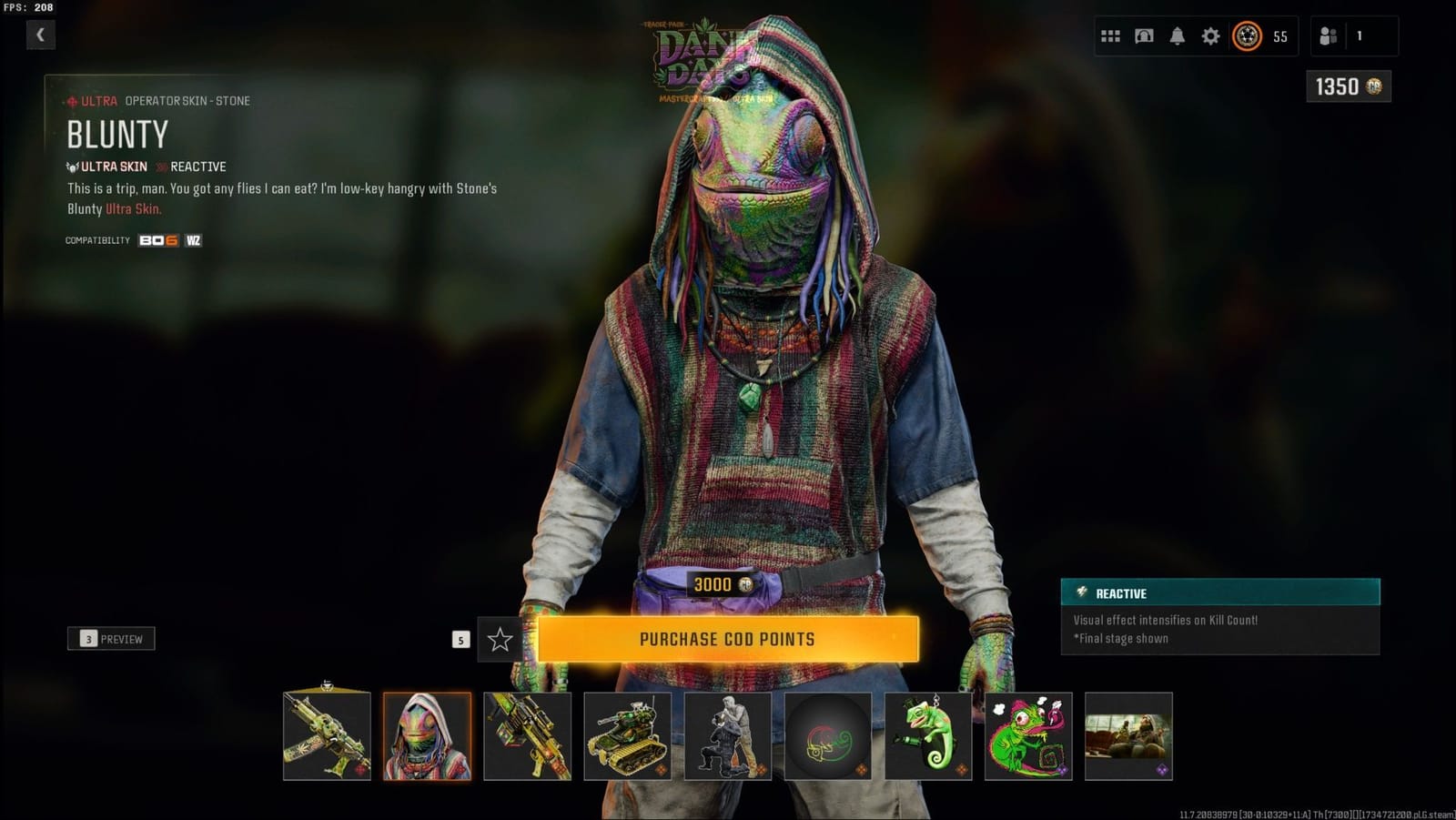1456x820 pixels.
Task: Open Notifications bell icon
Action: coord(1178,37)
